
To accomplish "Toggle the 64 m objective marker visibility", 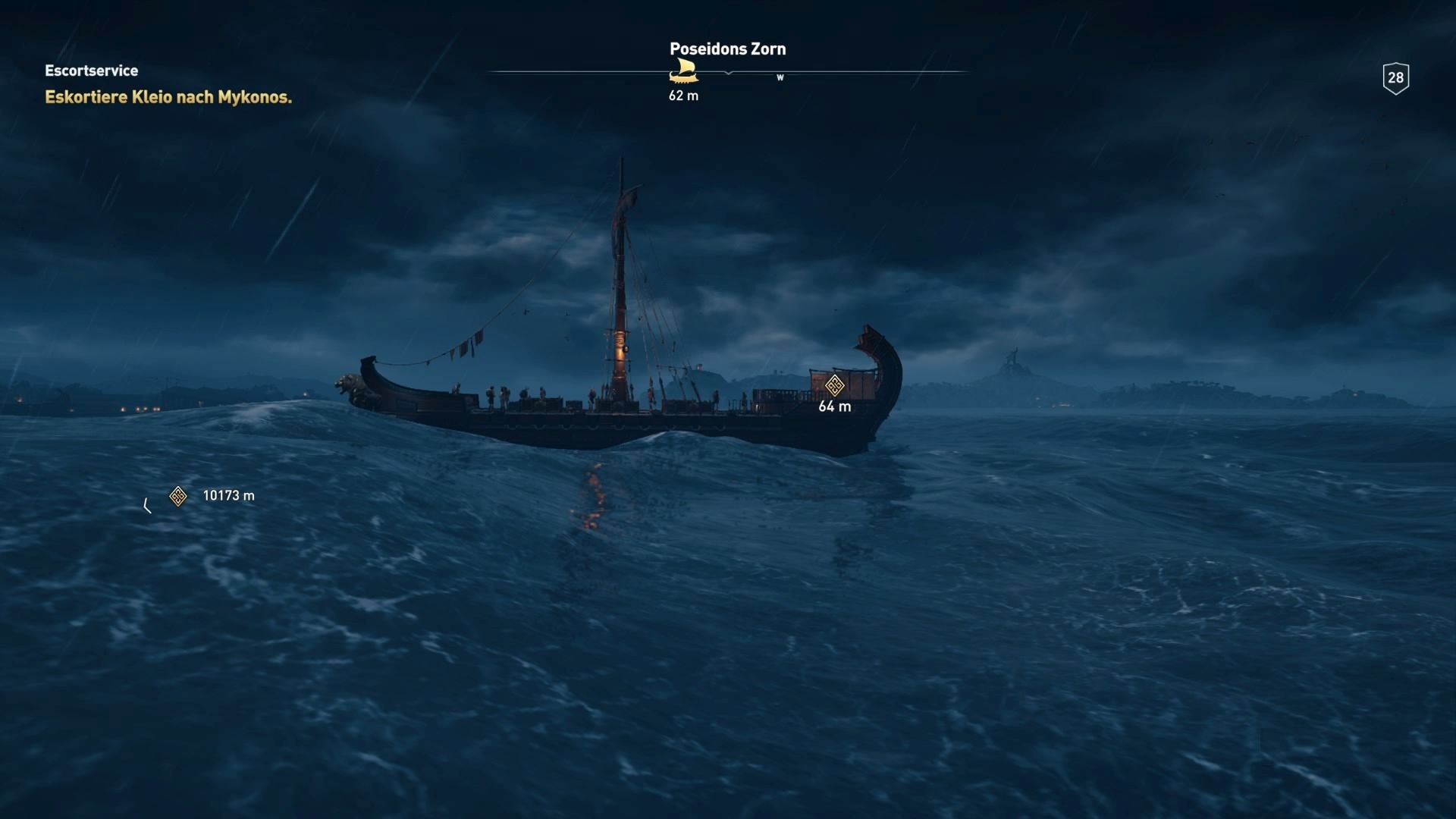I will coord(834,385).
